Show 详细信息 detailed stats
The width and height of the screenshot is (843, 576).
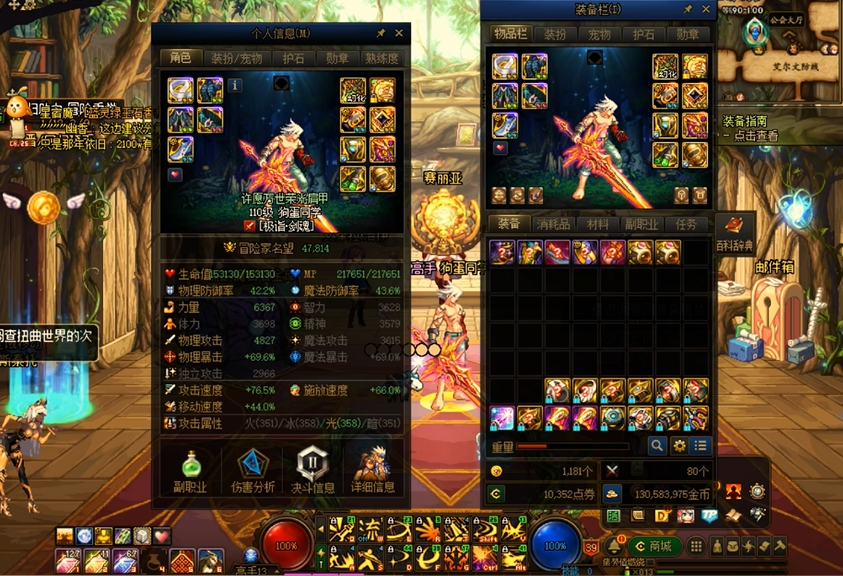pyautogui.click(x=373, y=472)
